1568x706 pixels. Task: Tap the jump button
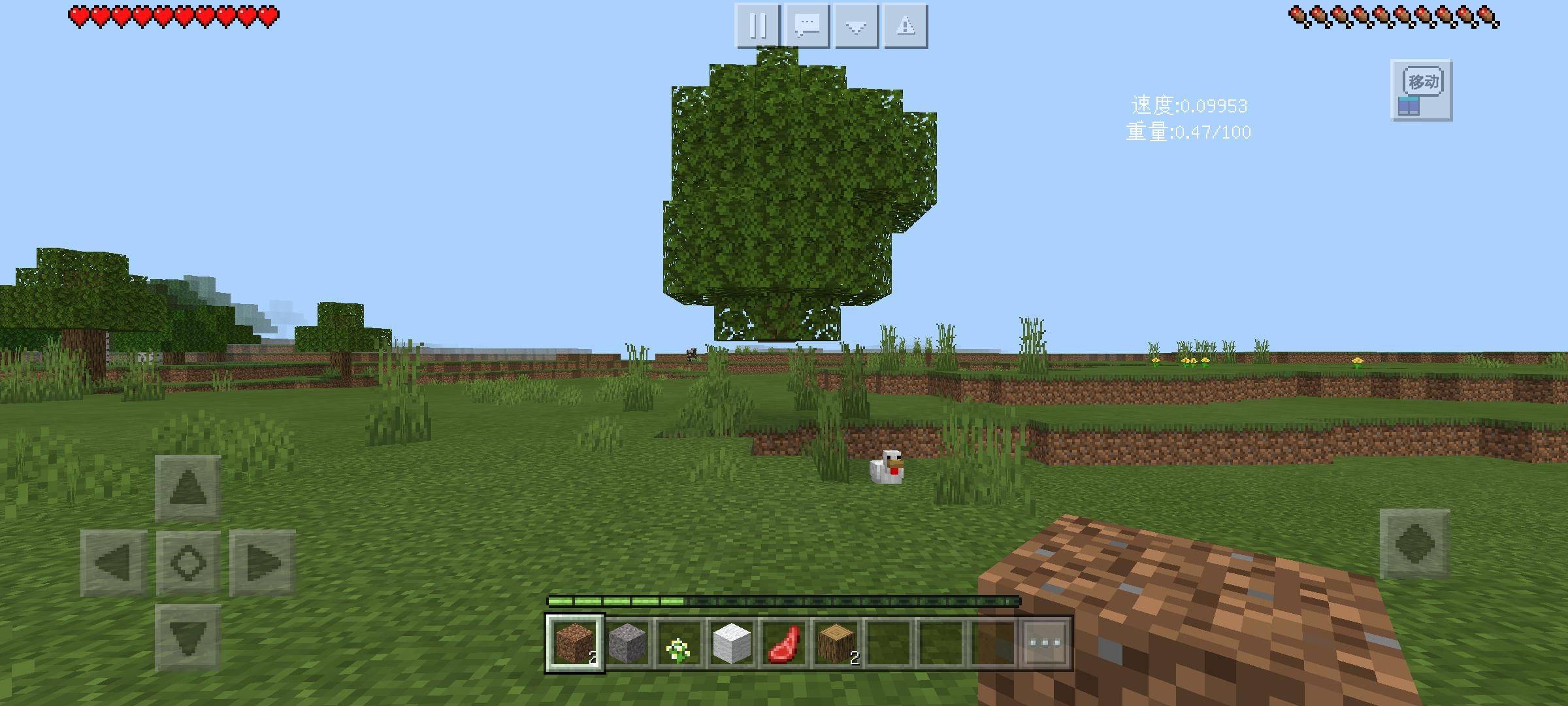click(x=1414, y=544)
